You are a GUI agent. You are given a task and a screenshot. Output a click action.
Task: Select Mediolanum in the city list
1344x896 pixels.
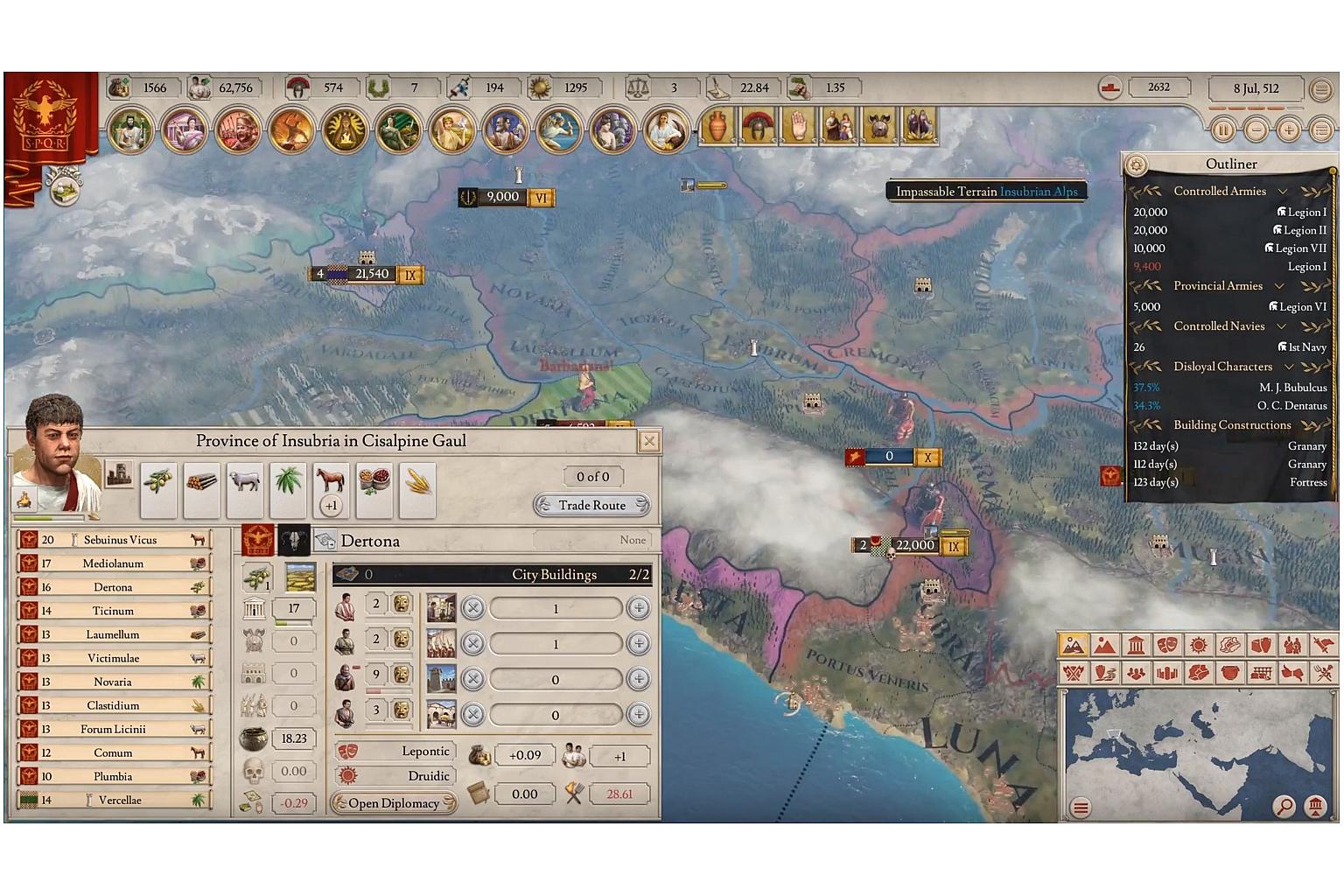113,563
